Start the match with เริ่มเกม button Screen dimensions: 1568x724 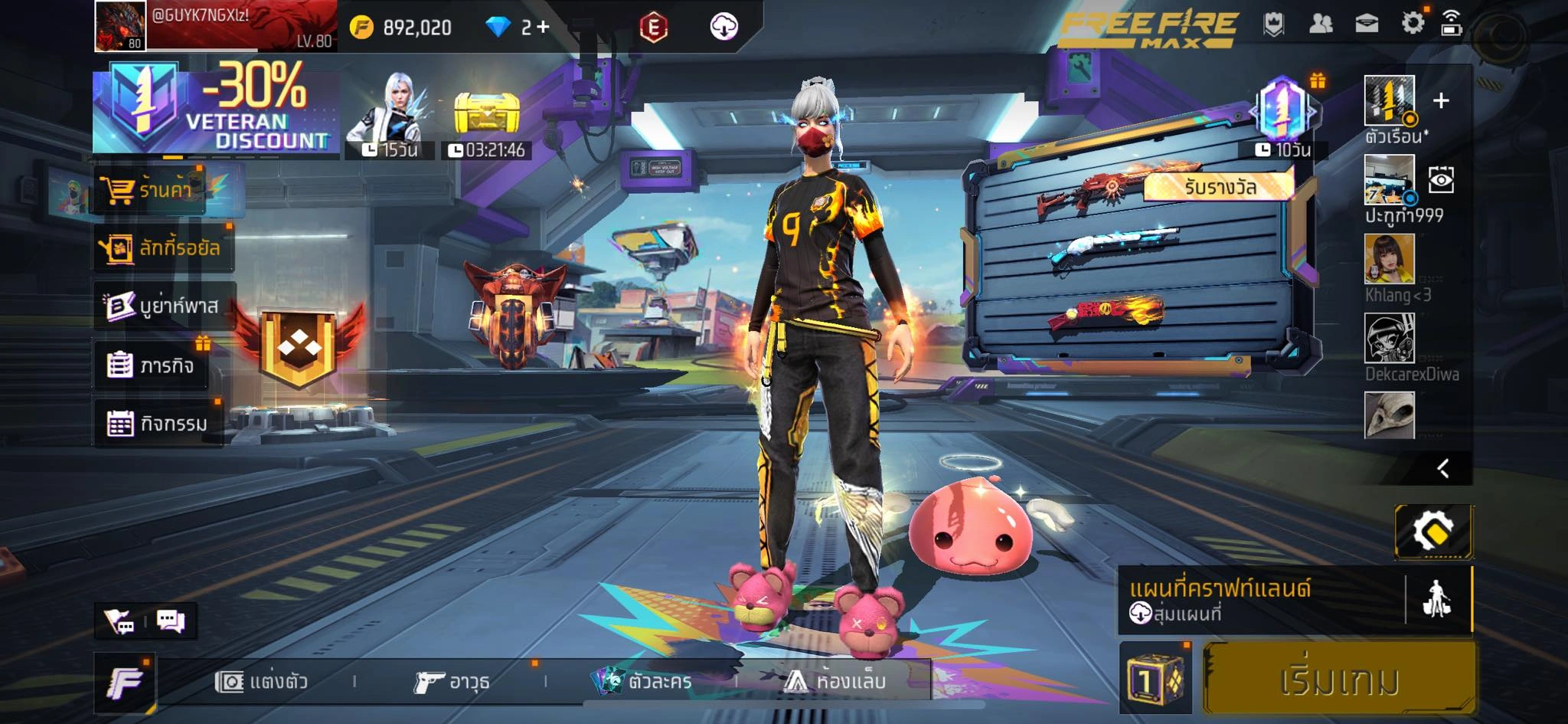point(1340,680)
